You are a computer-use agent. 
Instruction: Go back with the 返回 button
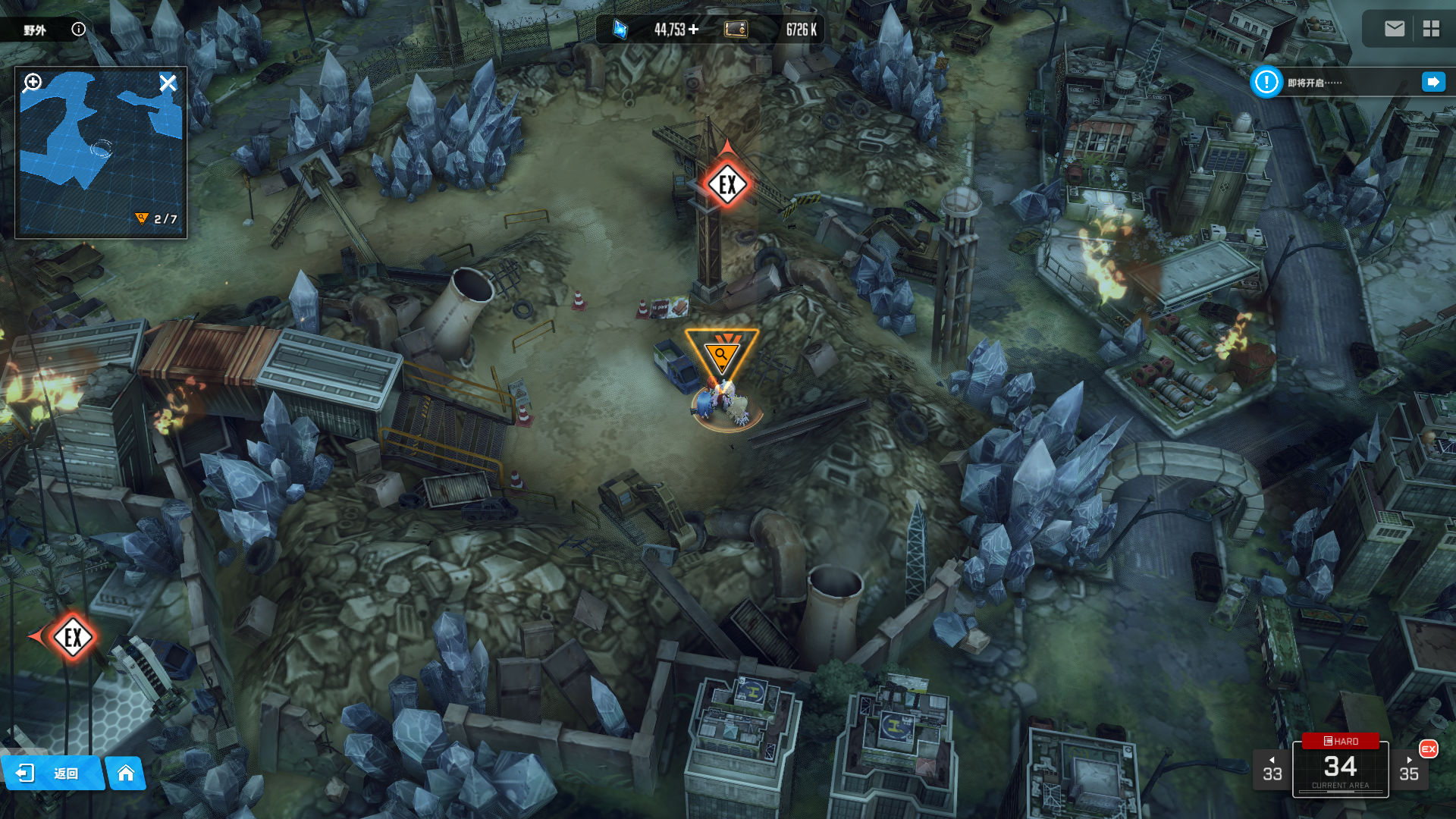(x=52, y=773)
